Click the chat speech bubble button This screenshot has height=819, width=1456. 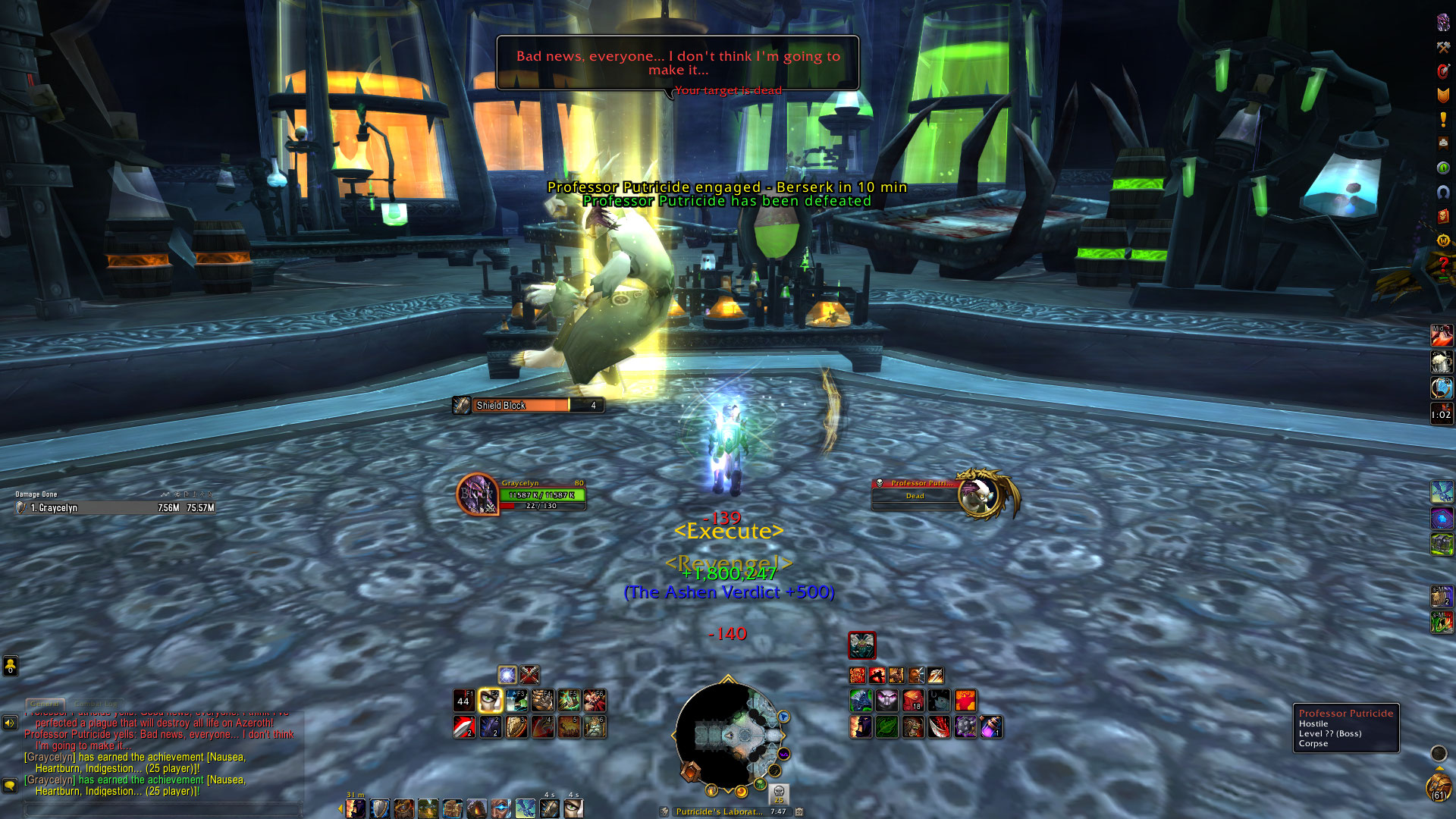[x=10, y=786]
